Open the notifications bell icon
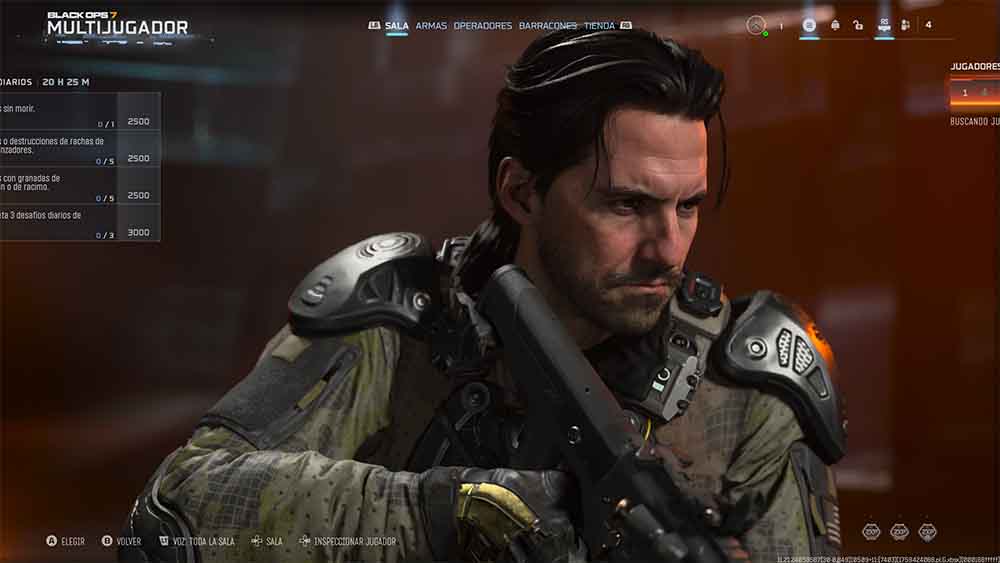 point(835,25)
